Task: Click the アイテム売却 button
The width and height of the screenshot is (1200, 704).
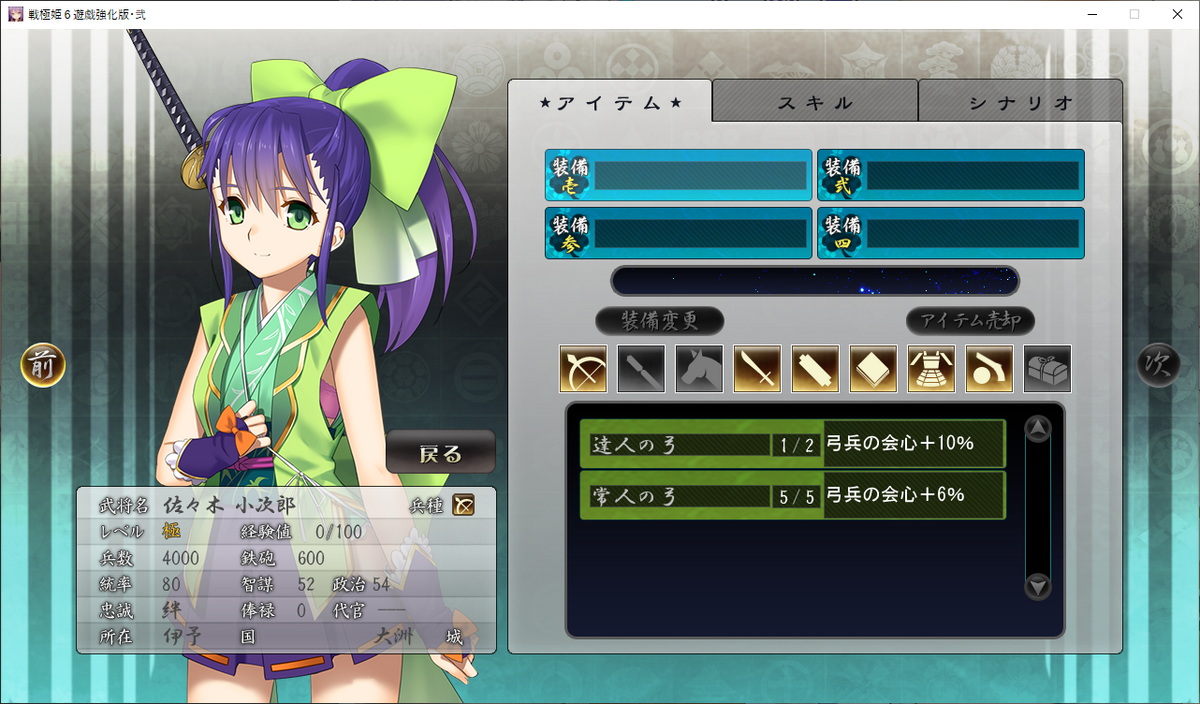Action: pyautogui.click(x=970, y=321)
